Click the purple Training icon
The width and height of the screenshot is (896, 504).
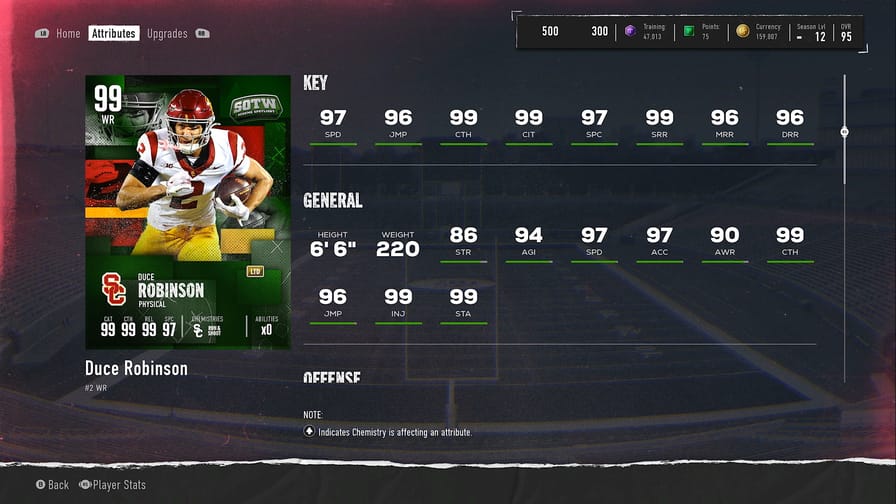[x=630, y=31]
